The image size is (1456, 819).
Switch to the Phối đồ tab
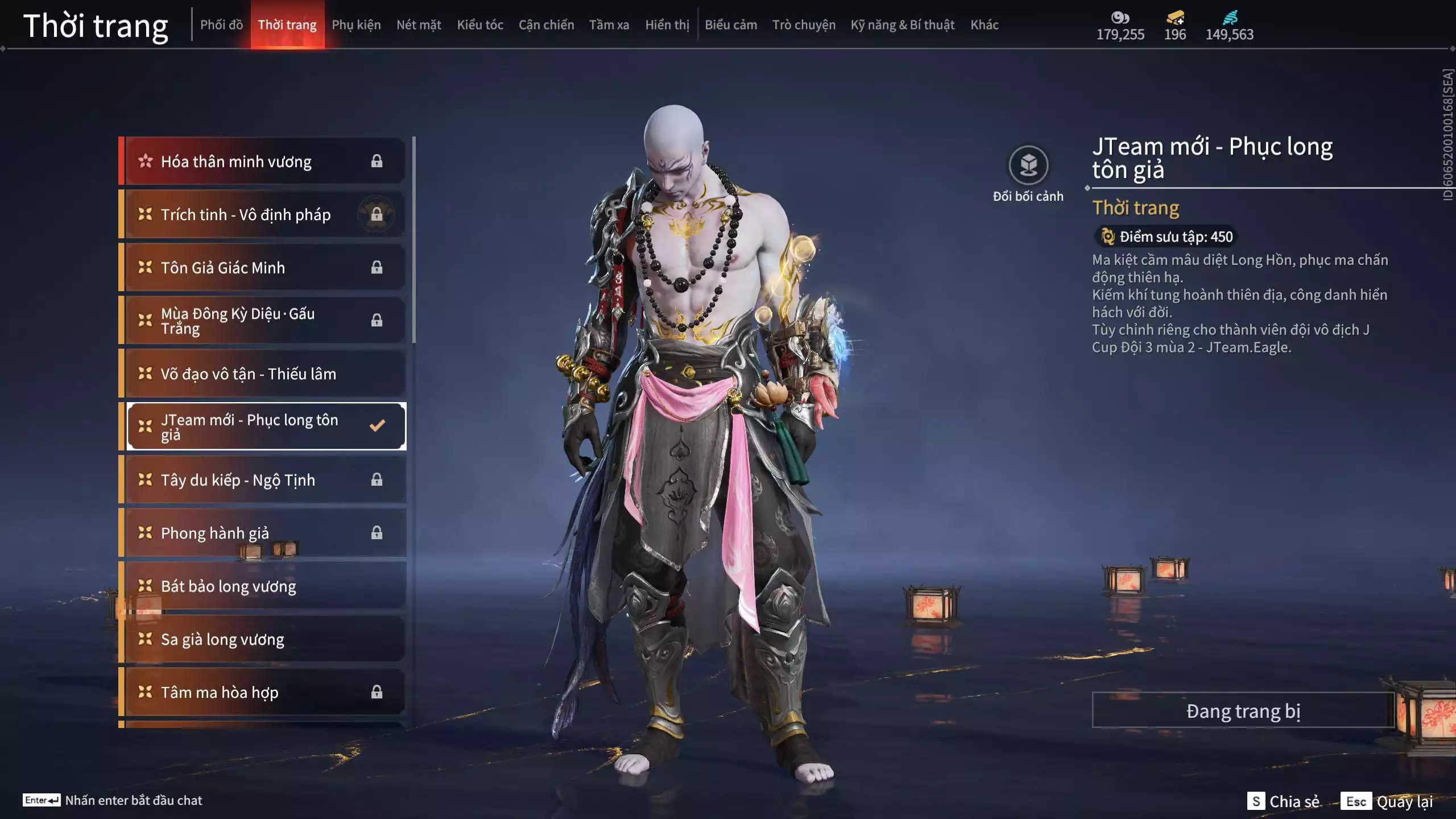click(221, 25)
